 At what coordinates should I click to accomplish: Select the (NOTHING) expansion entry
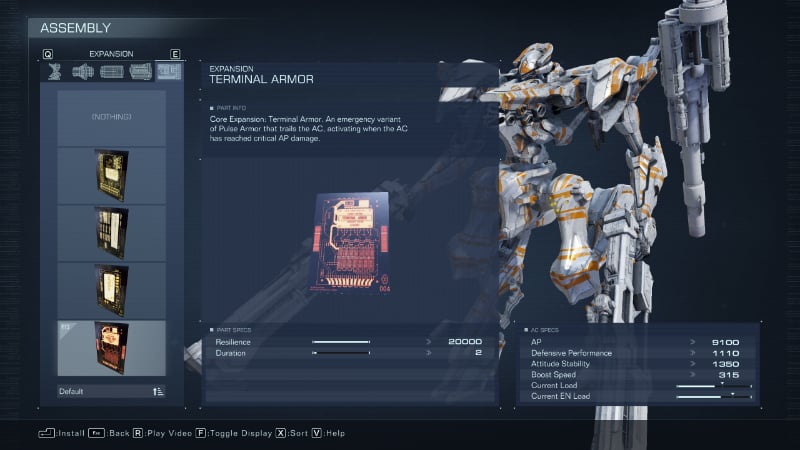(x=111, y=117)
